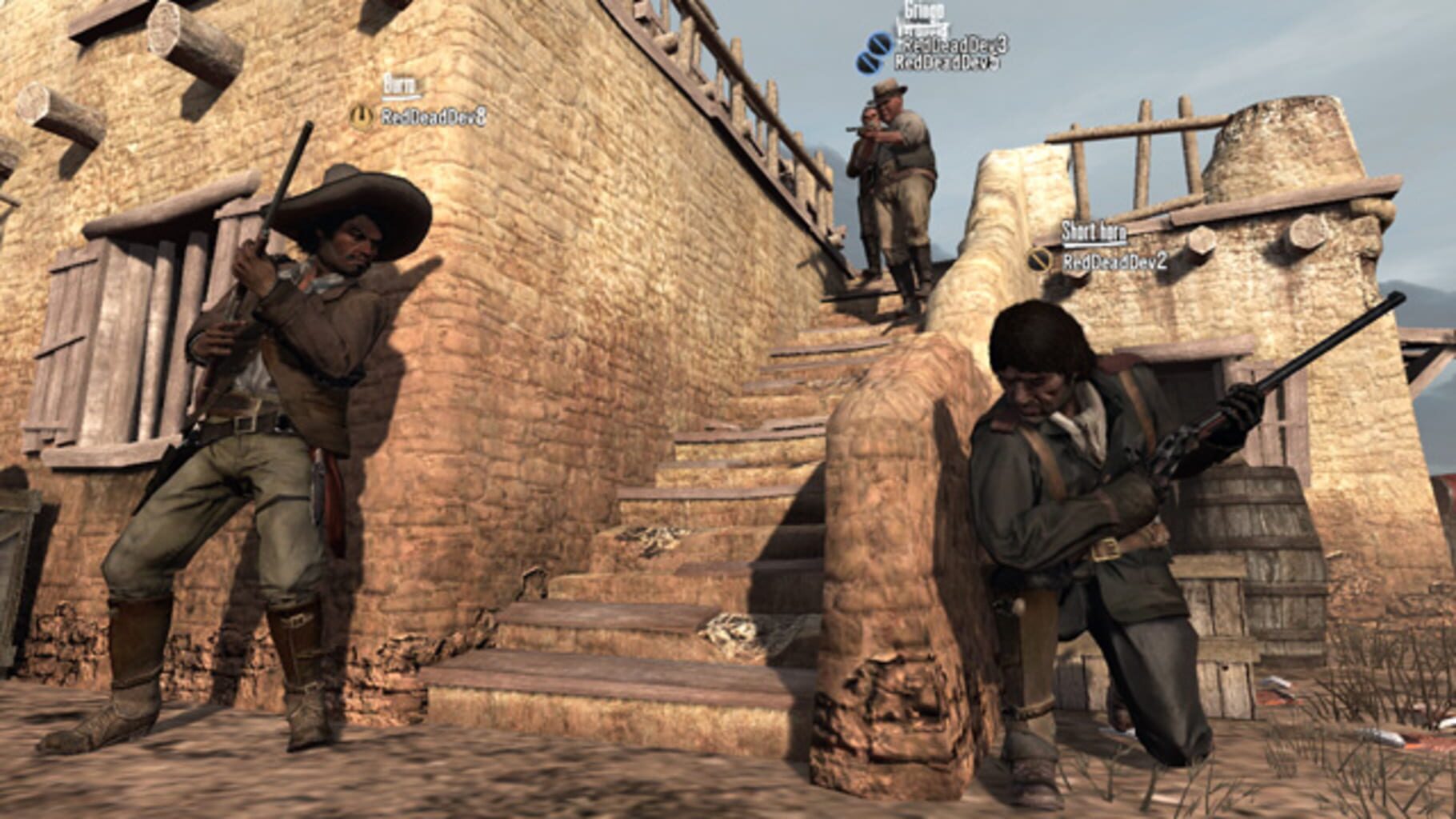Open the Burro location label

click(x=401, y=84)
